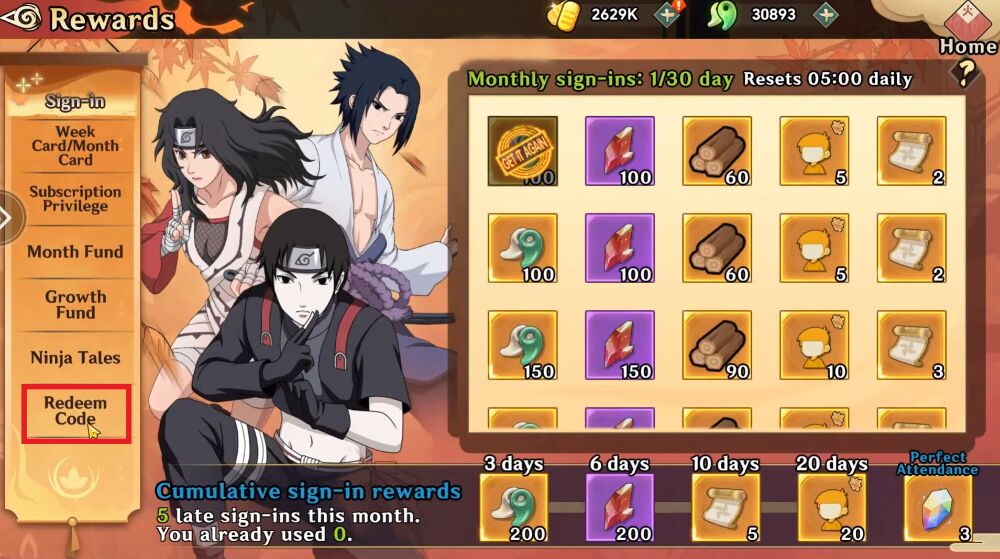Show the Month Fund tab

tap(75, 252)
